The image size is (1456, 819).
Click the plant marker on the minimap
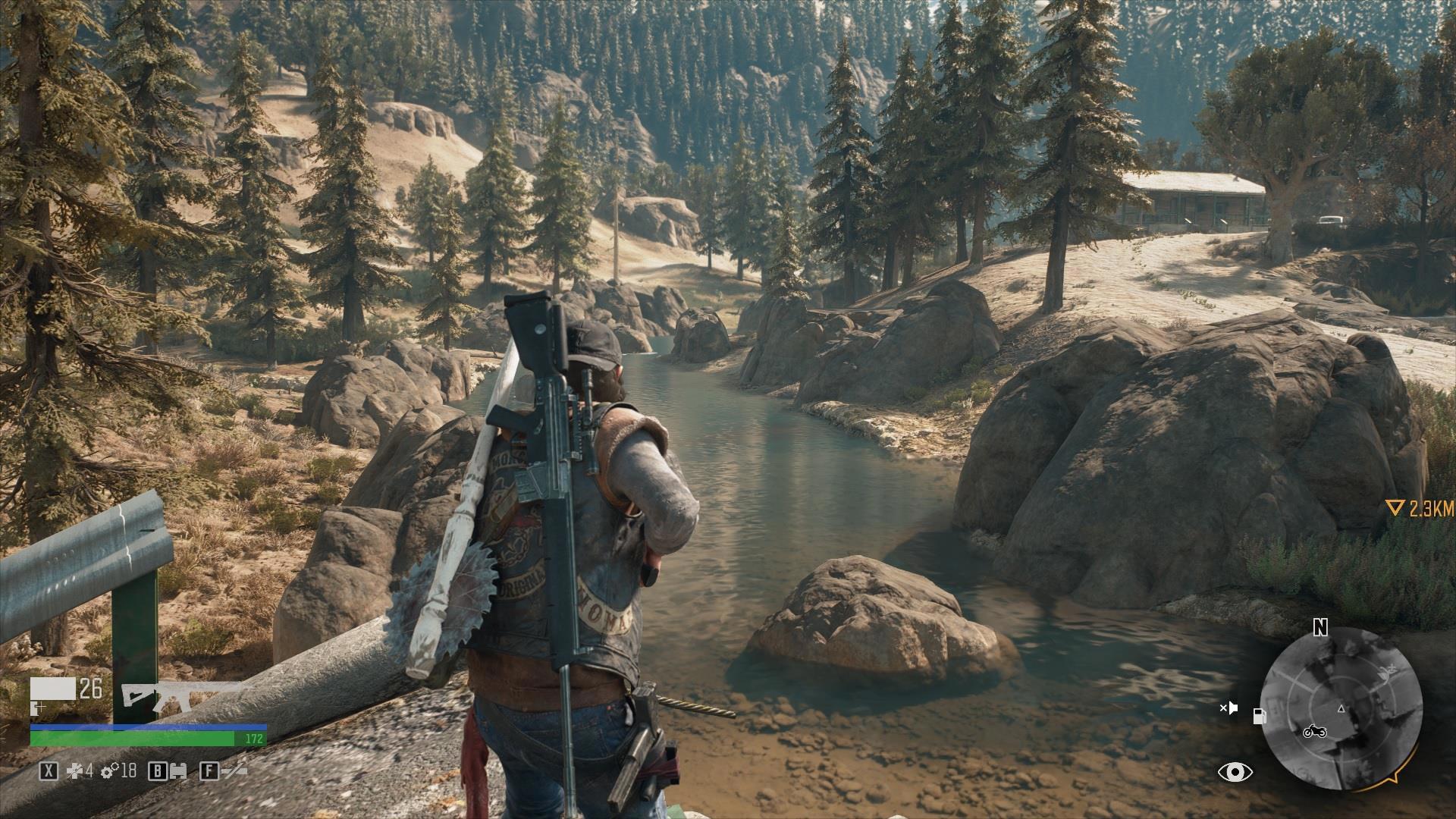[x=1389, y=670]
